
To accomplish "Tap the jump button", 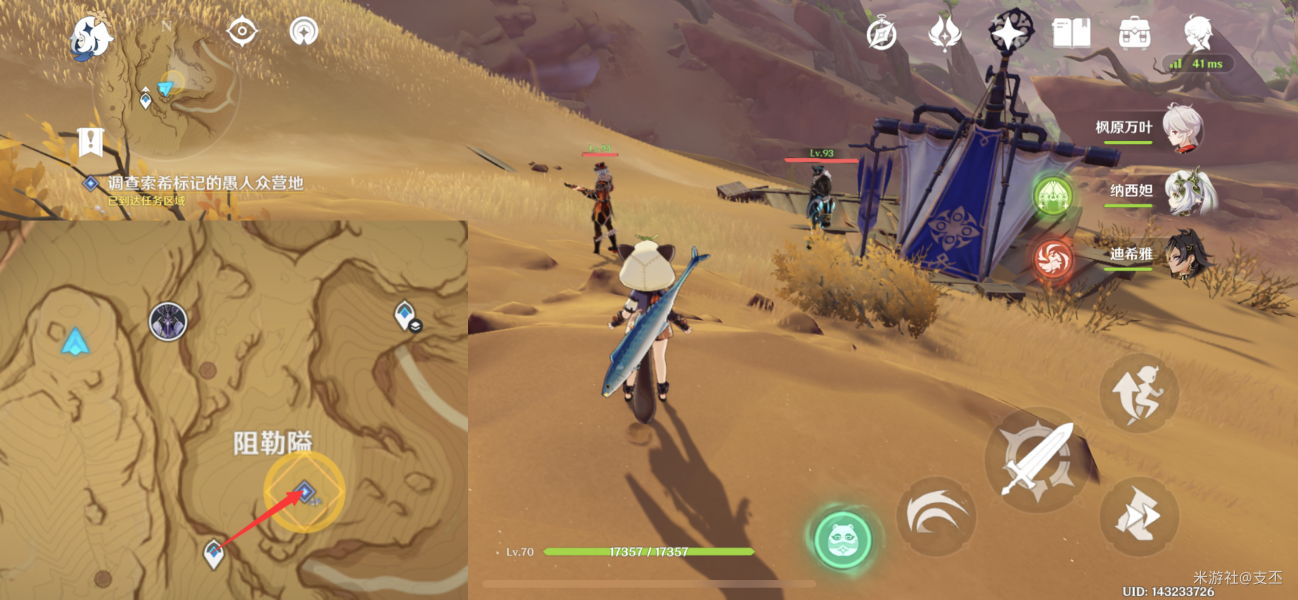I will click(x=1139, y=392).
